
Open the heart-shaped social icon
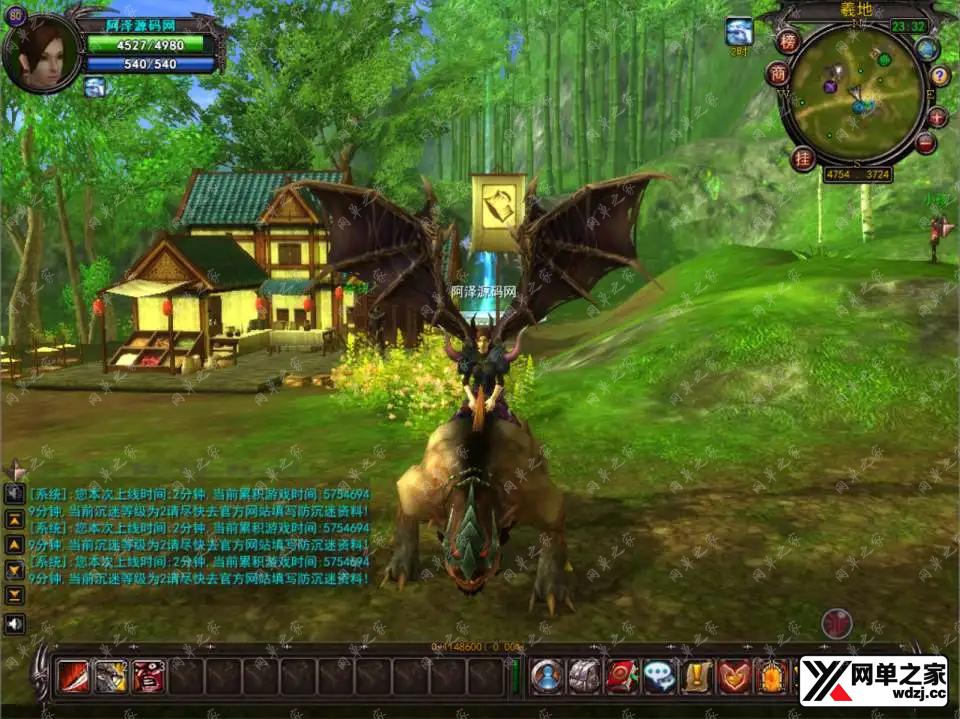pos(735,678)
